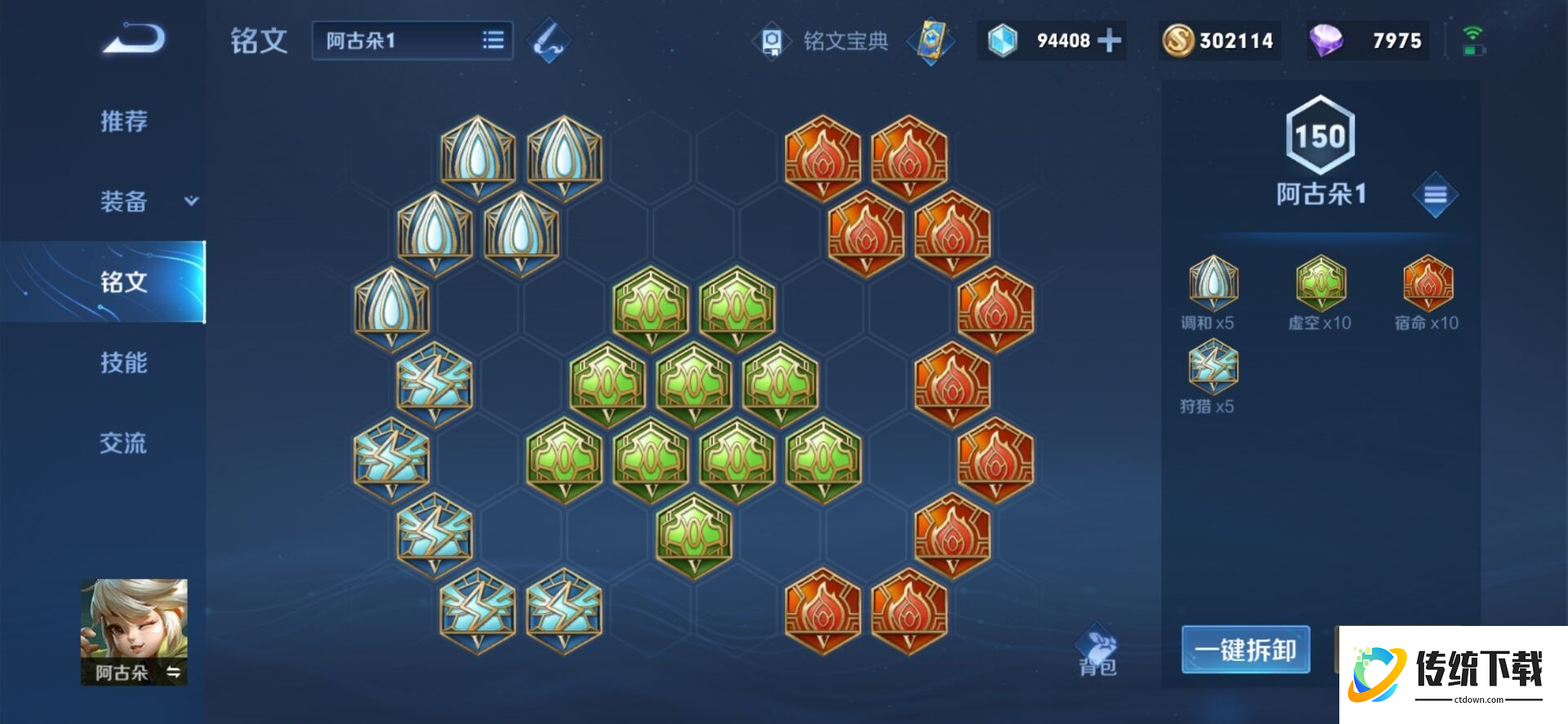Switch to the 铭文 tab
Screen dimensions: 1568x724
(x=123, y=282)
